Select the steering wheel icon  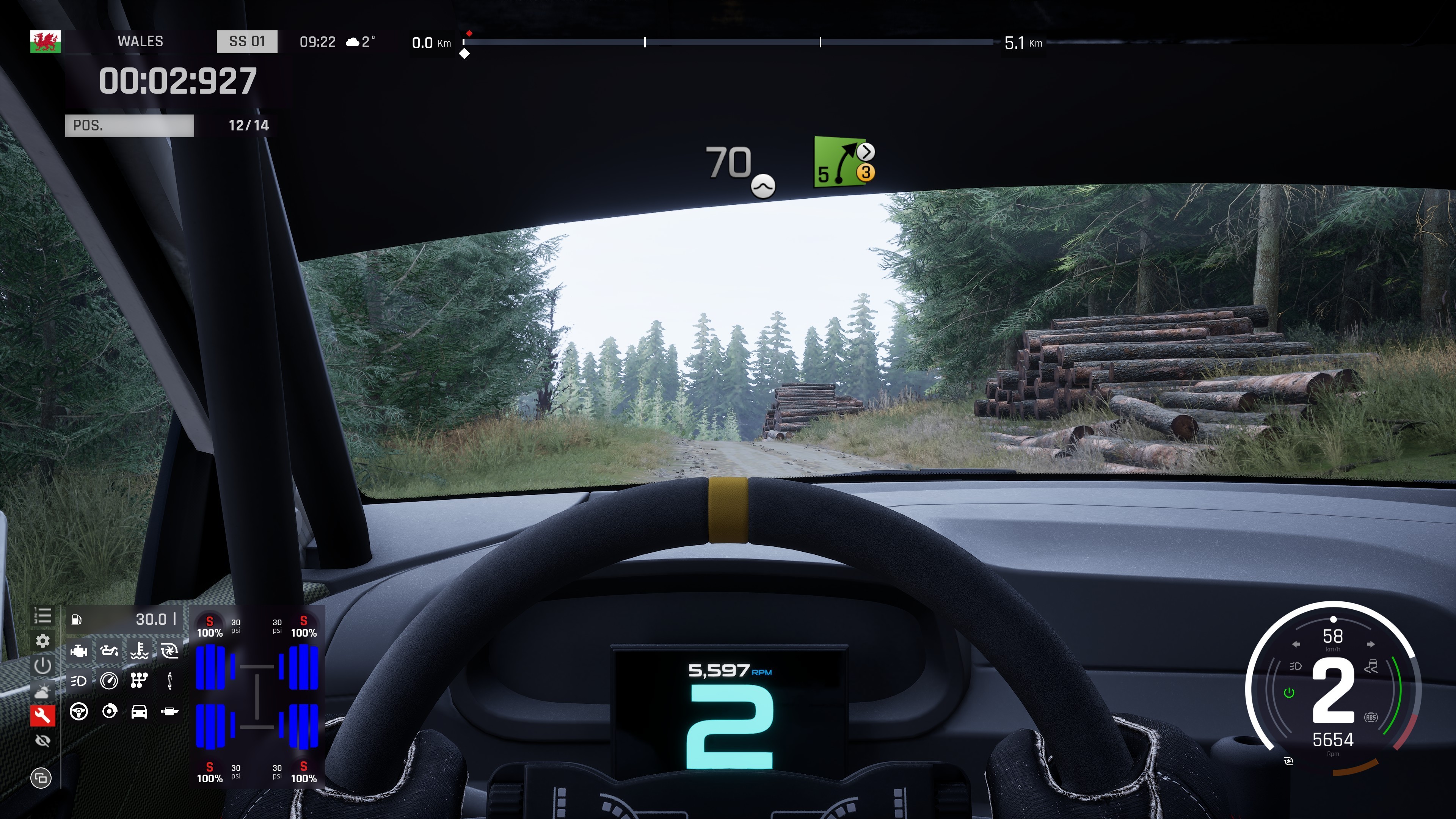tap(78, 711)
